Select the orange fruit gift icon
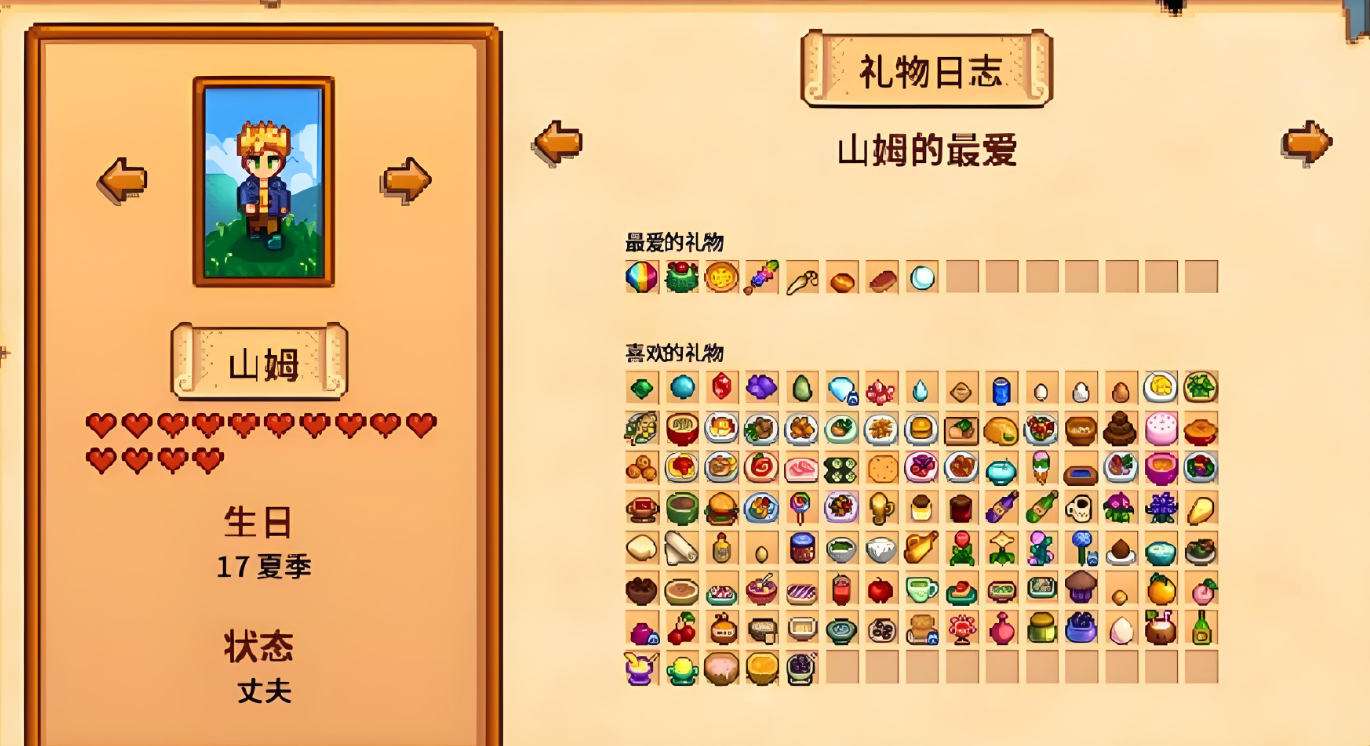This screenshot has width=1370, height=746. pyautogui.click(x=1160, y=590)
